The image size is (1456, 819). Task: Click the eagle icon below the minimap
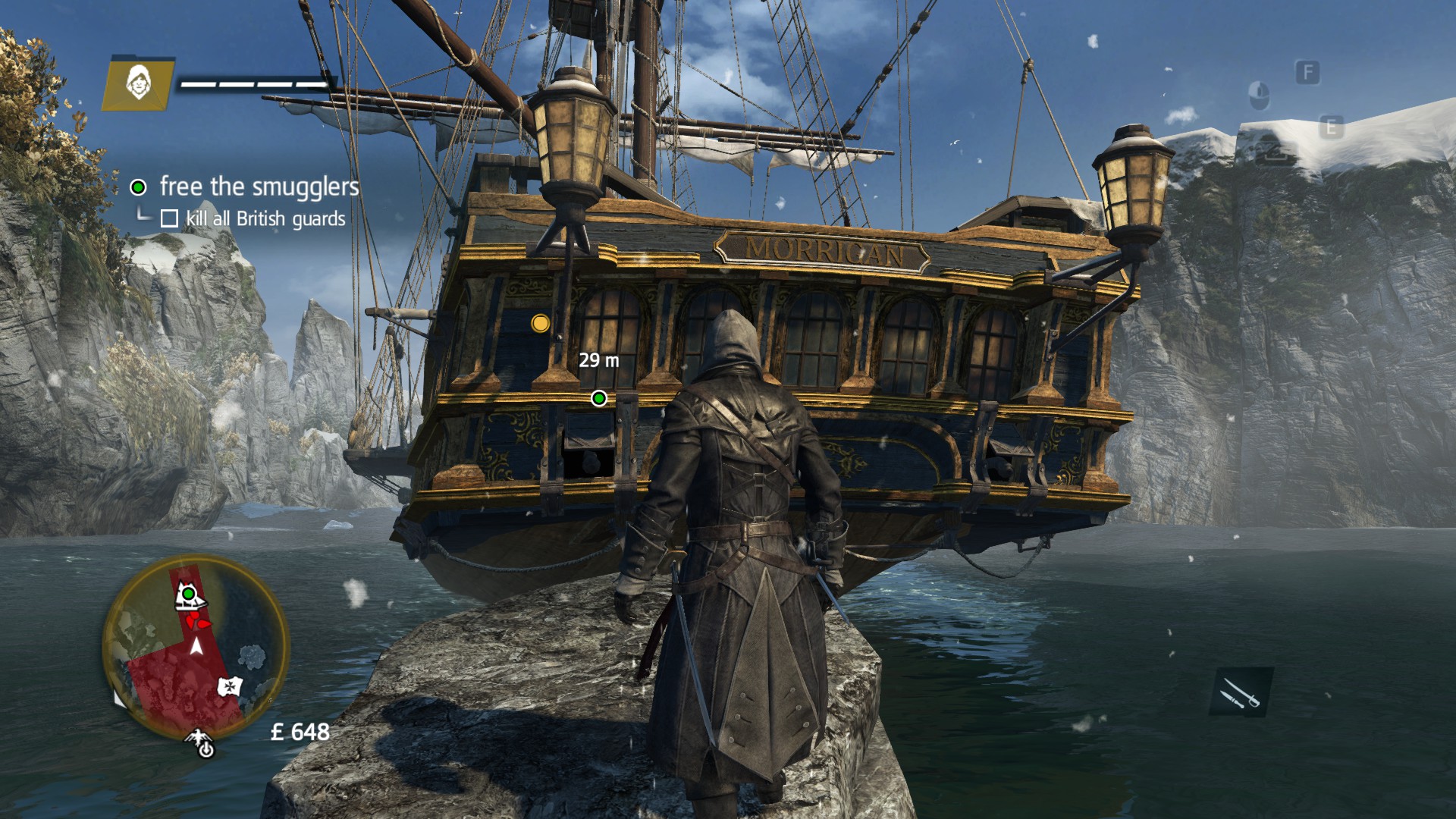202,743
